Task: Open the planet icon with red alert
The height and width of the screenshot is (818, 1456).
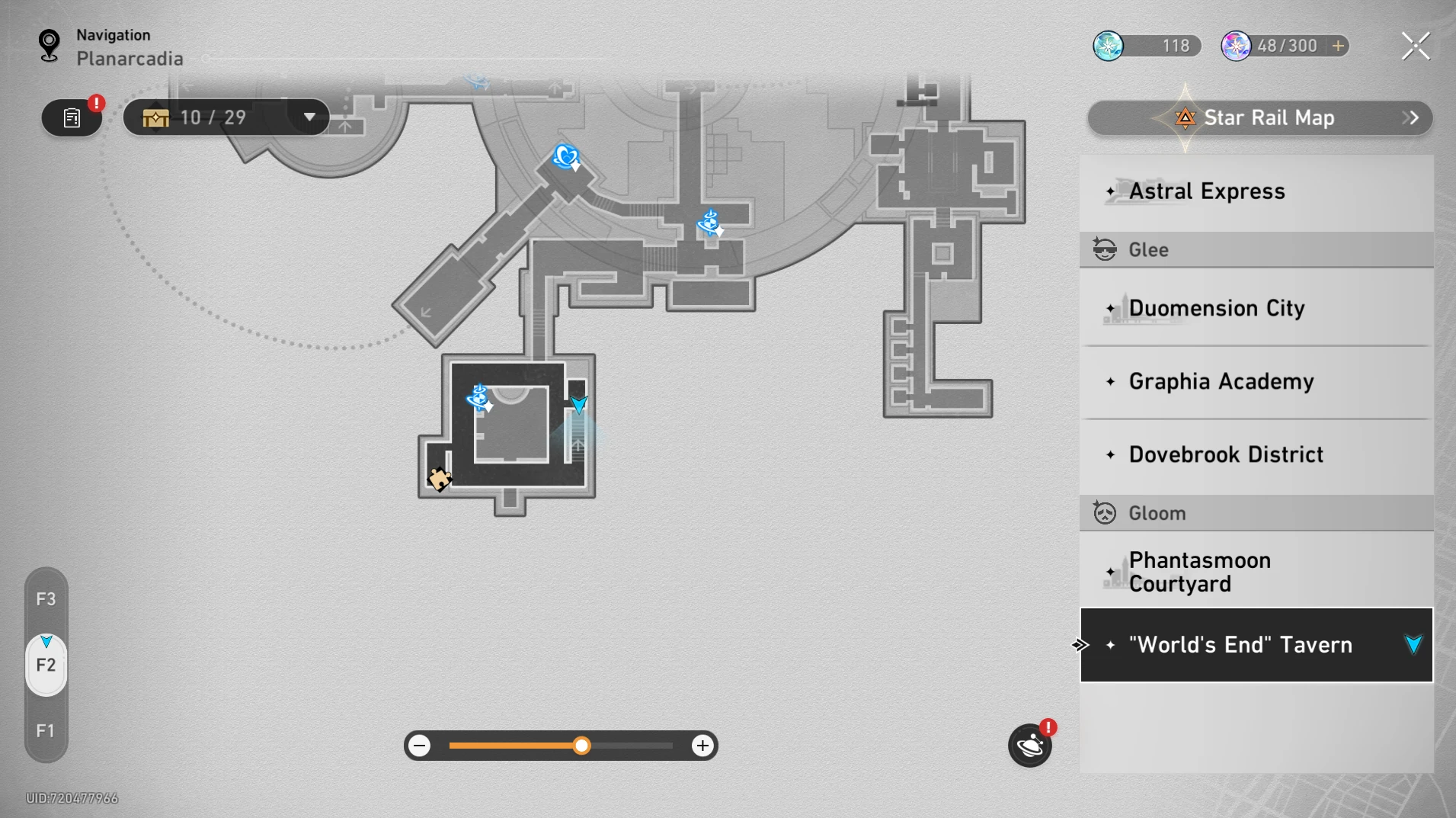Action: tap(1030, 746)
